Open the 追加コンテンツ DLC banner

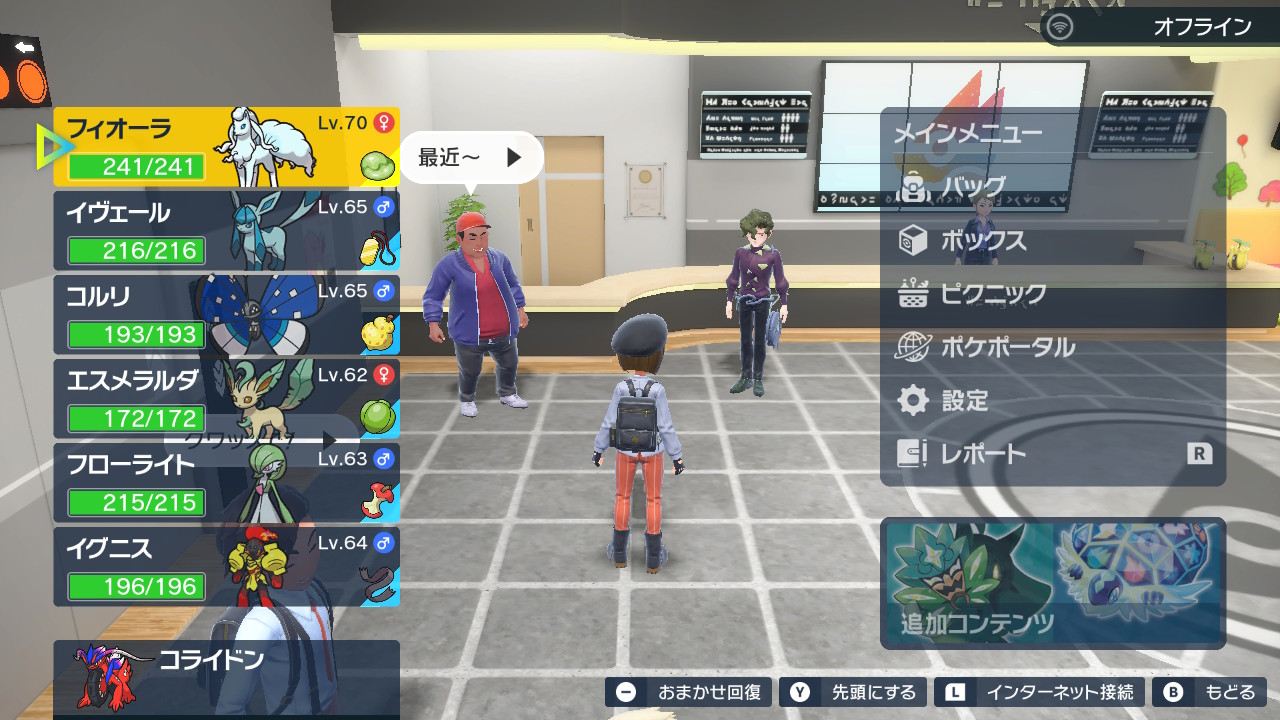tap(1053, 583)
